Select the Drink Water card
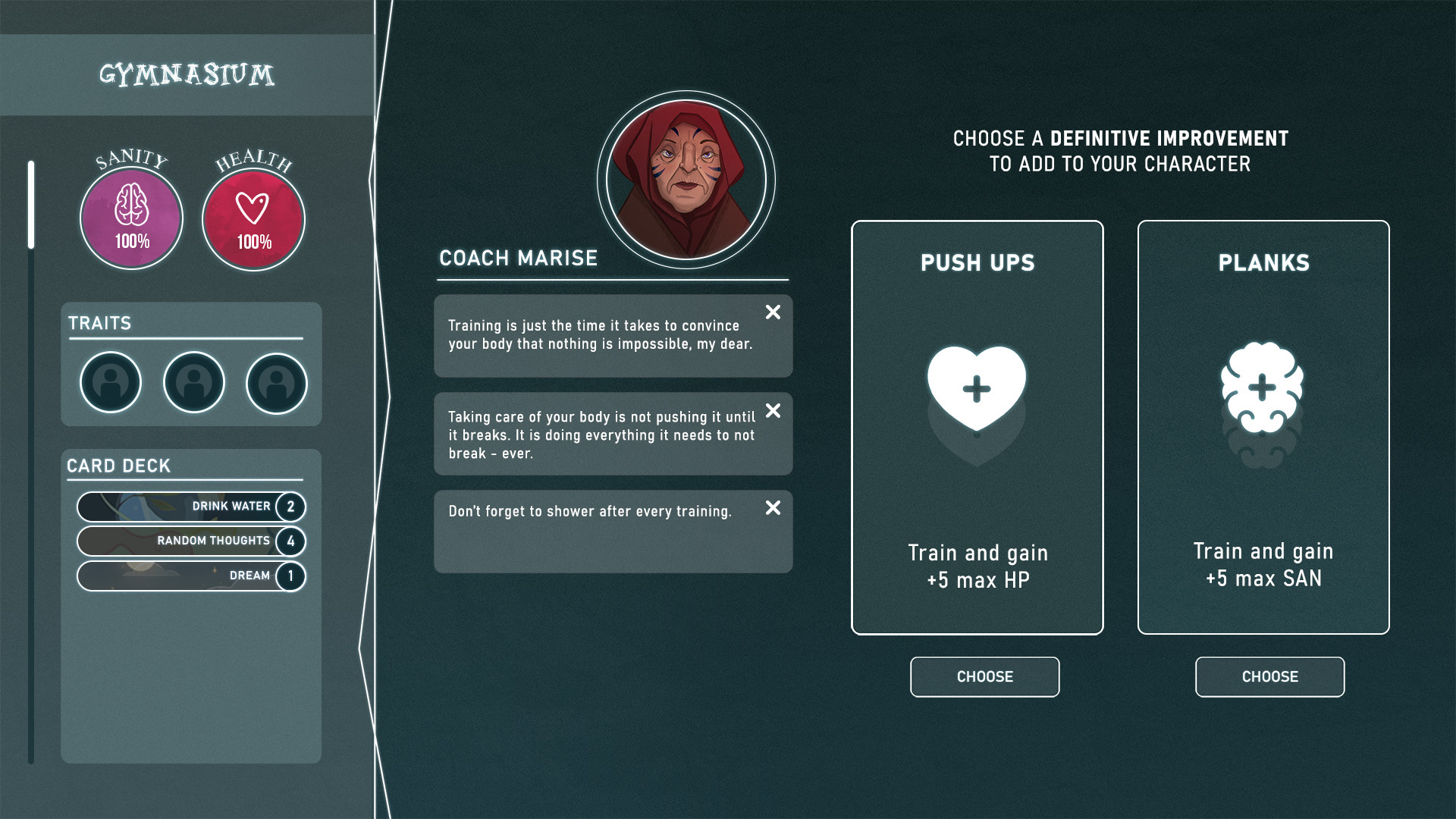 [x=190, y=507]
